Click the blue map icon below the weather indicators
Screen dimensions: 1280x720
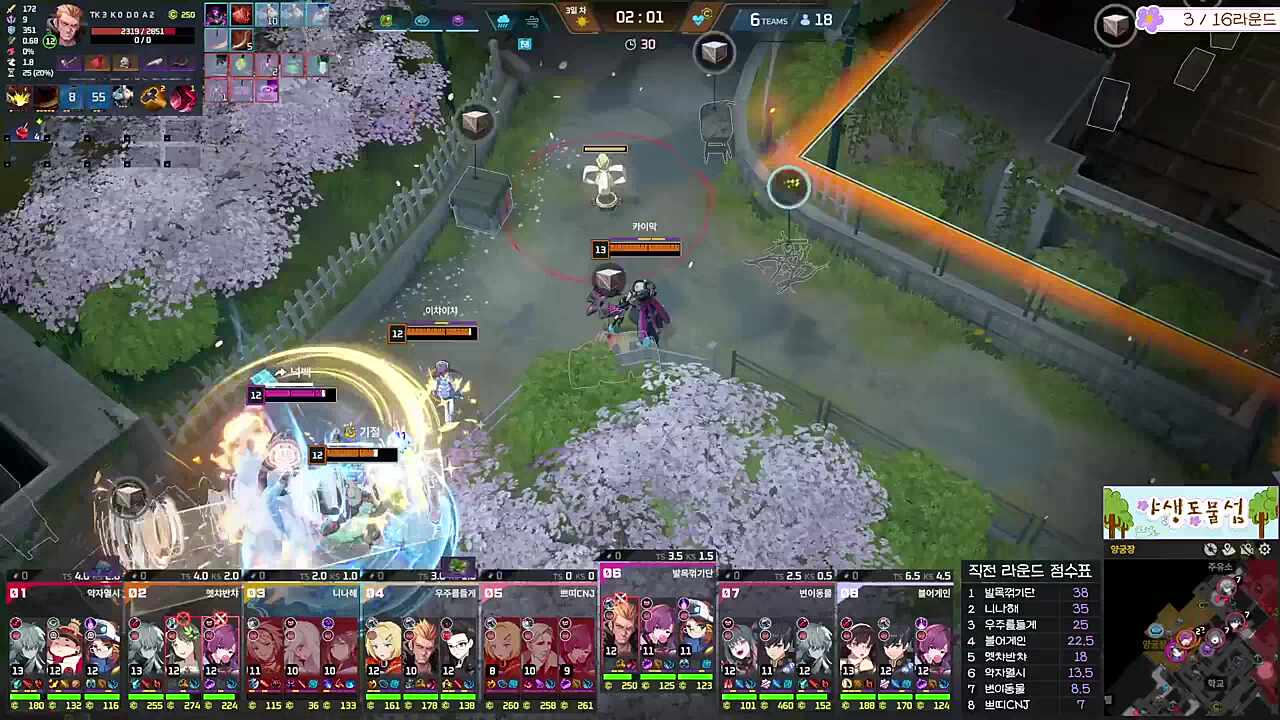(525, 44)
